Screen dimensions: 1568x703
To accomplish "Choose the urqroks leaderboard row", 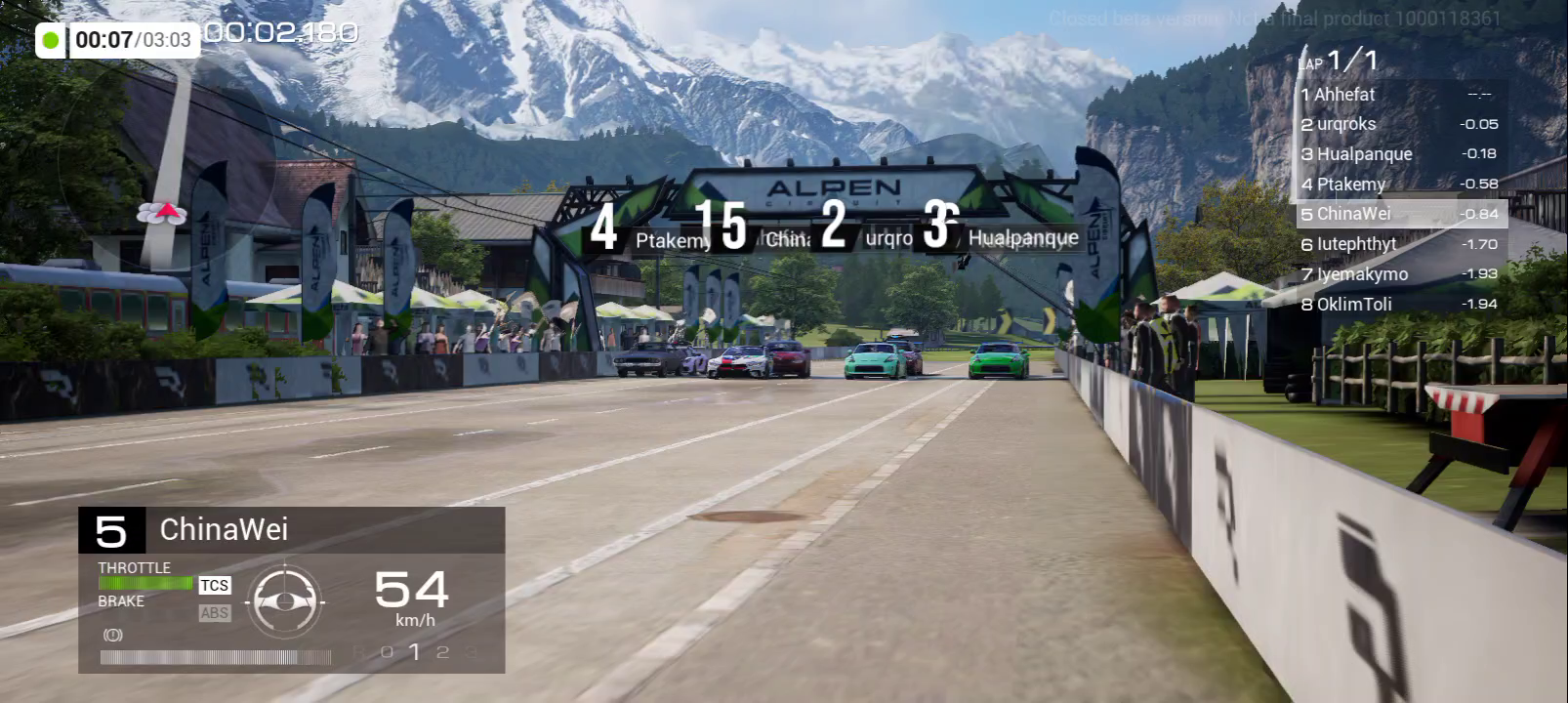I will click(x=1399, y=124).
